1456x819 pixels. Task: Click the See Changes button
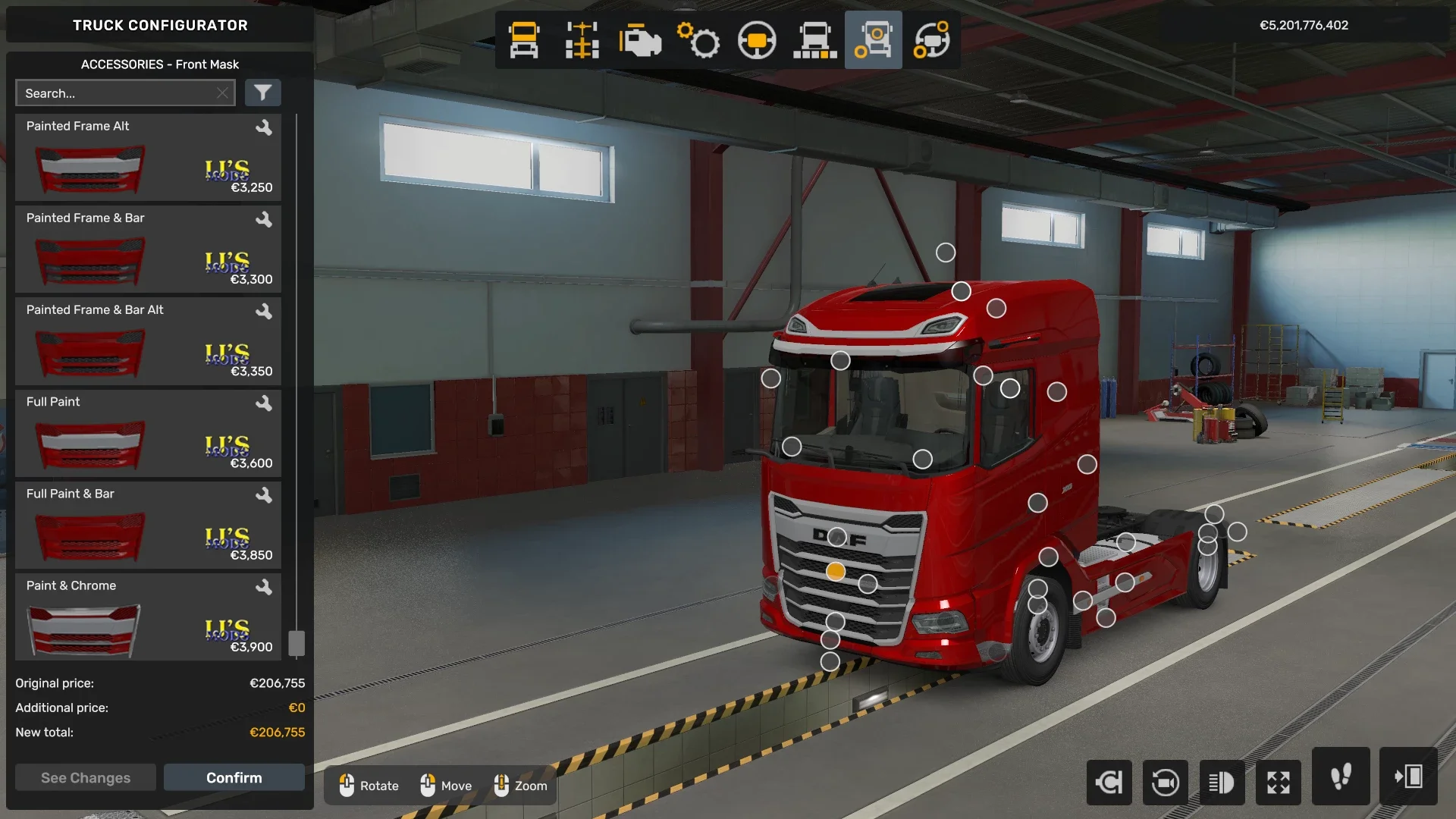point(85,777)
